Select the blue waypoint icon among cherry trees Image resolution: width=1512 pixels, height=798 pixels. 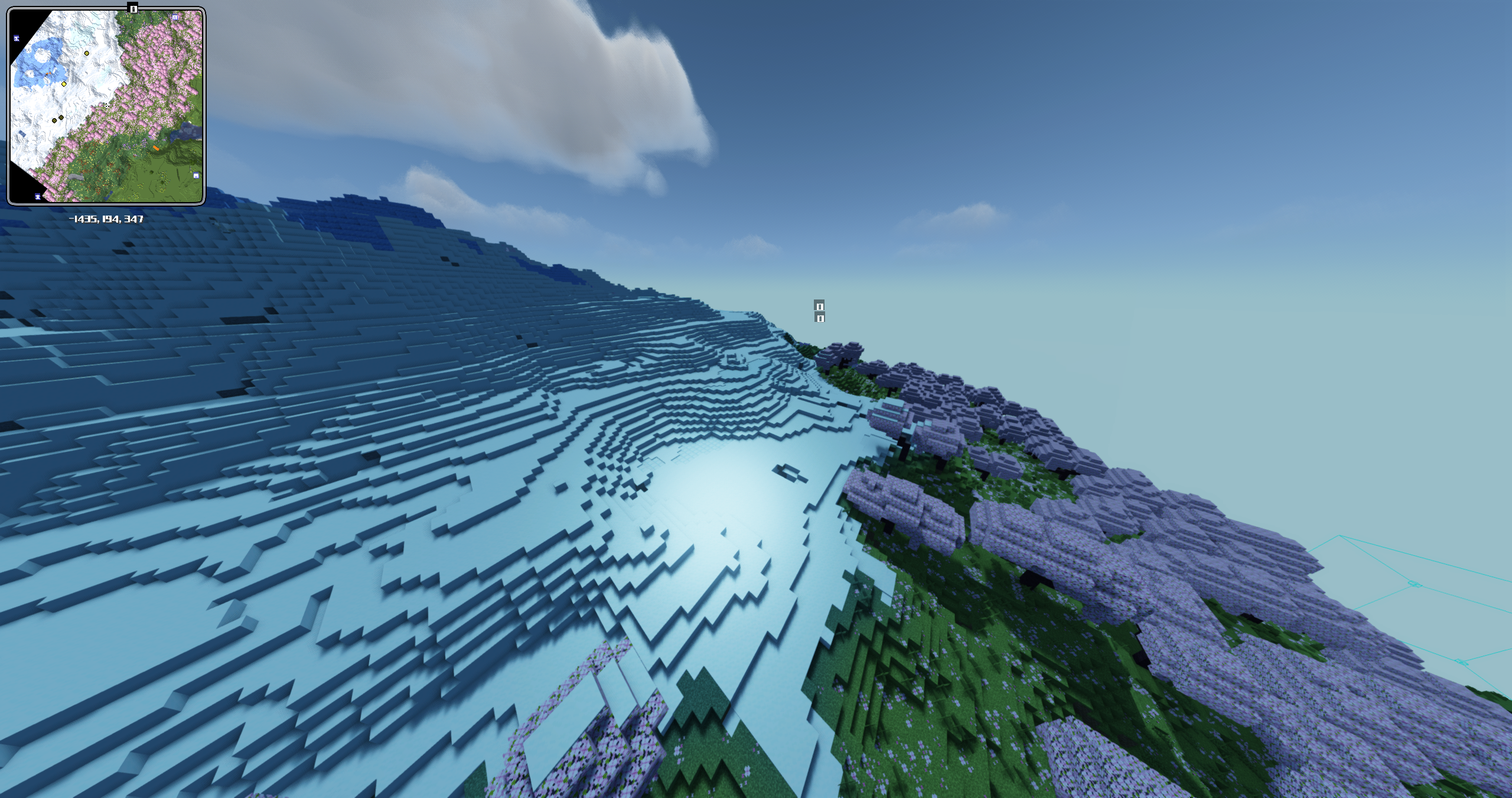coord(175,18)
